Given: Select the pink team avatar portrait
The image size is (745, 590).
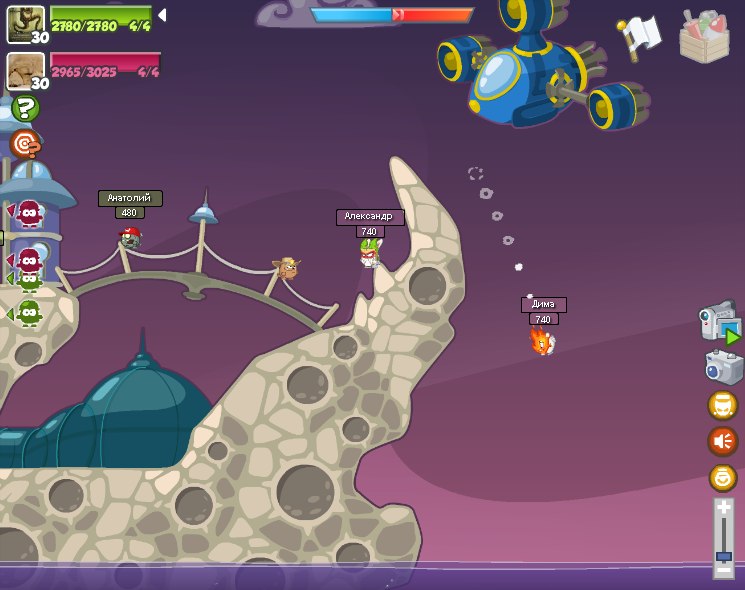Looking at the screenshot, I should (25, 70).
